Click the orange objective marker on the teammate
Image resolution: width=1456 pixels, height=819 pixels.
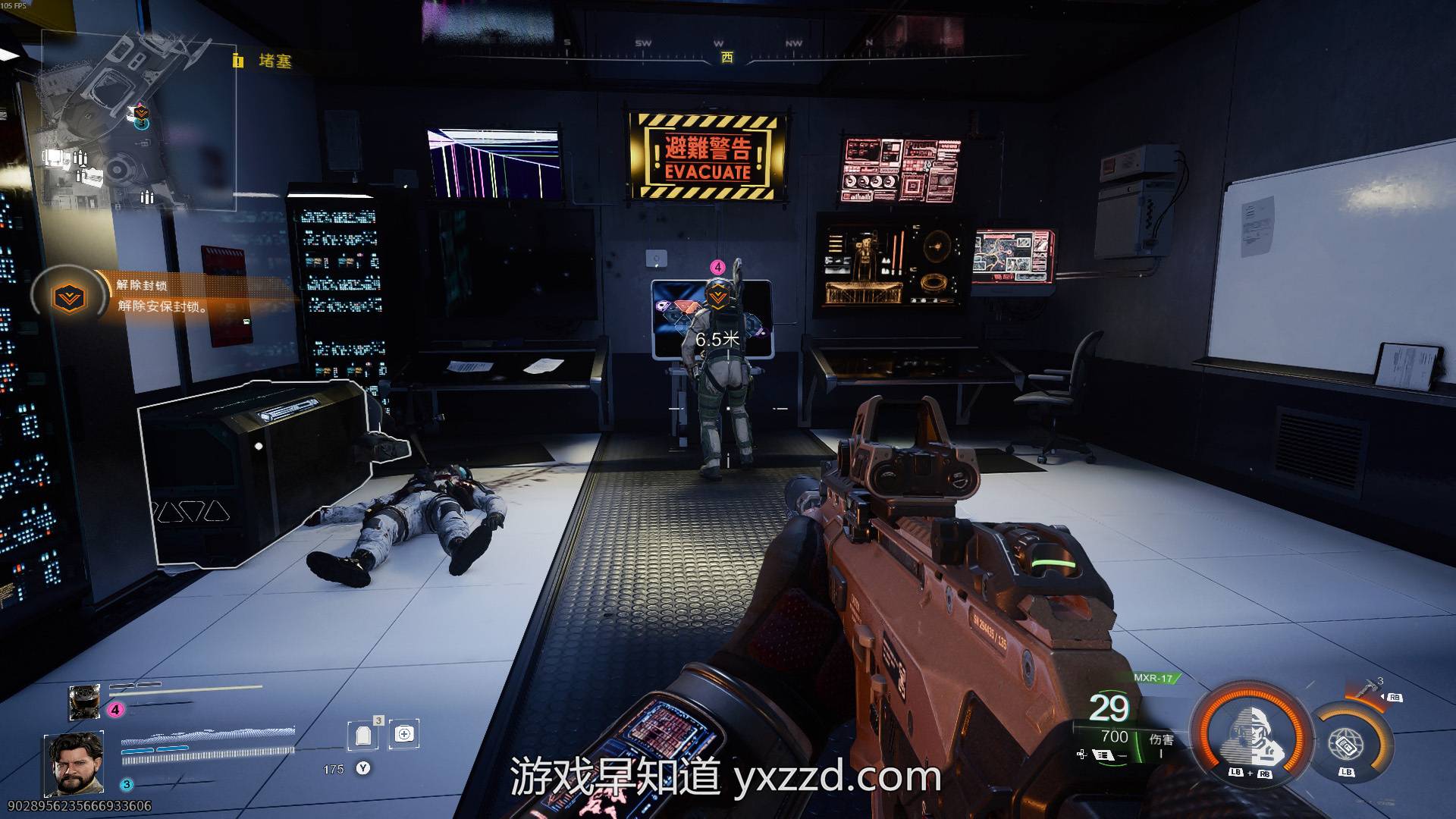point(717,297)
